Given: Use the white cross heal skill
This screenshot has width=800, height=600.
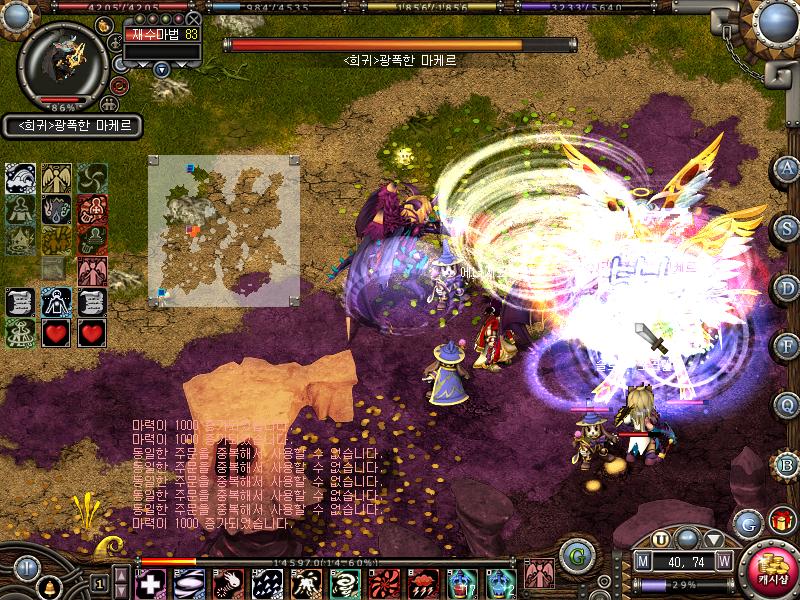Looking at the screenshot, I should coord(150,582).
